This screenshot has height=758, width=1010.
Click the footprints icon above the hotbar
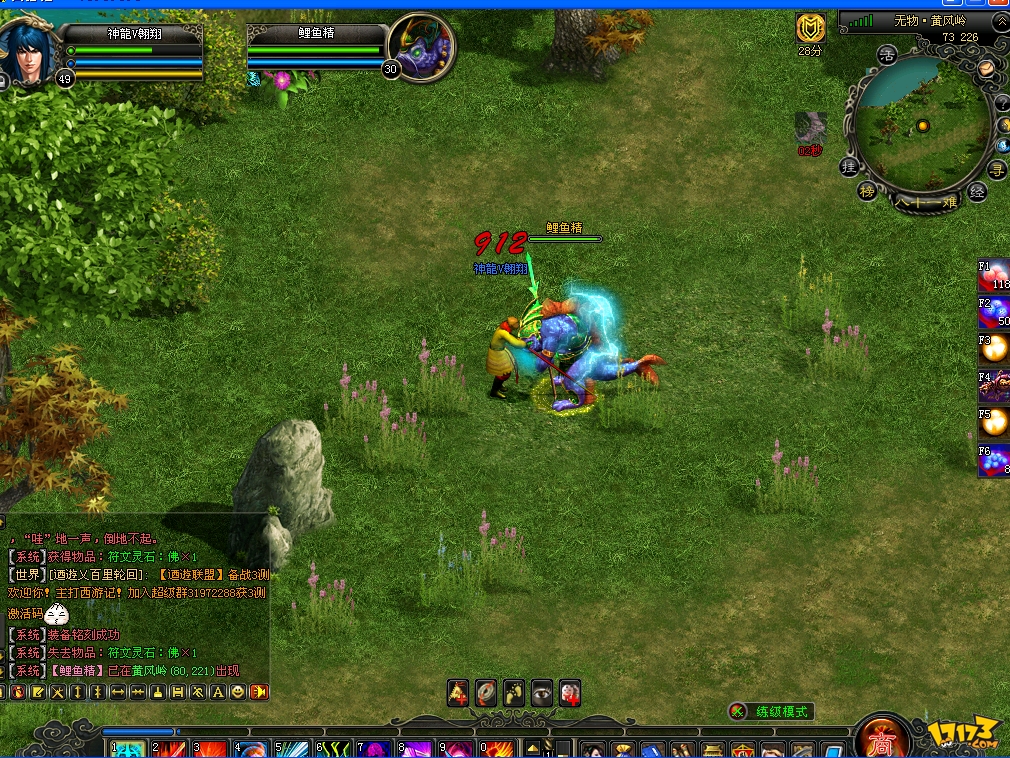(x=514, y=692)
